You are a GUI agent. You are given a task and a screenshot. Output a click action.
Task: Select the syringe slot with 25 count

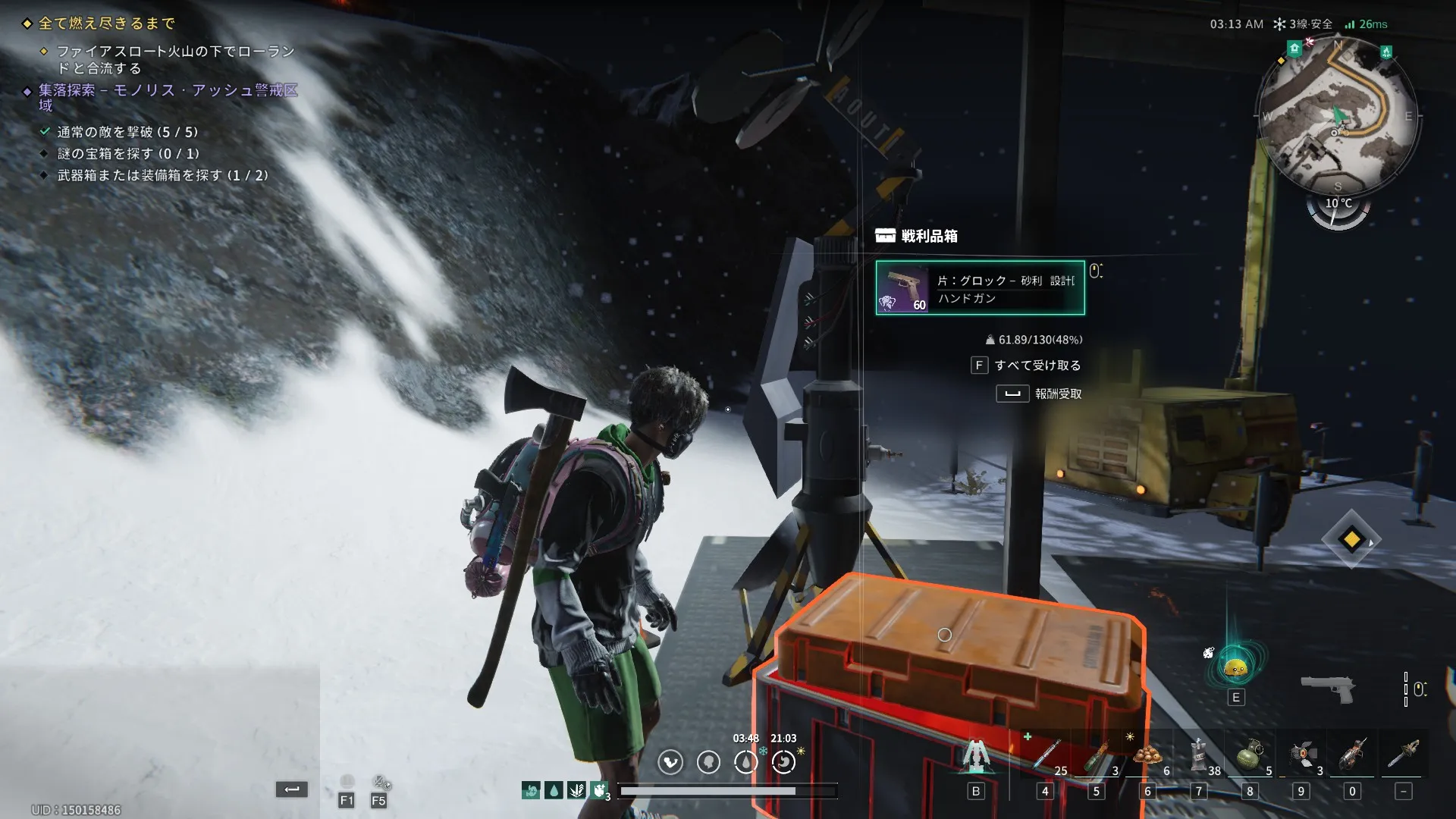click(x=1046, y=756)
